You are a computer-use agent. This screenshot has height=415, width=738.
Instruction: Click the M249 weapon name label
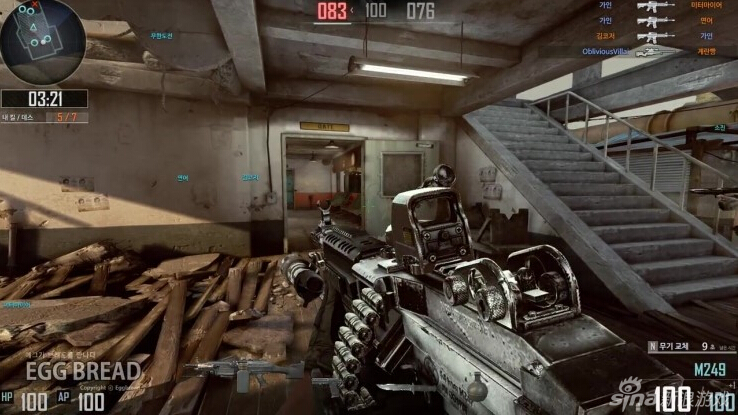pyautogui.click(x=708, y=367)
